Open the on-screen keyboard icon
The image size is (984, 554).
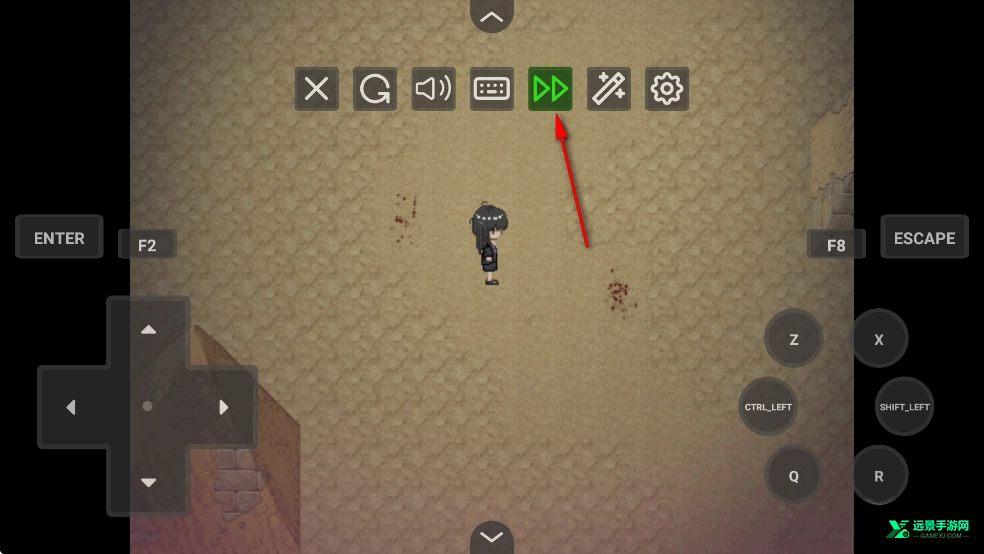(x=492, y=90)
